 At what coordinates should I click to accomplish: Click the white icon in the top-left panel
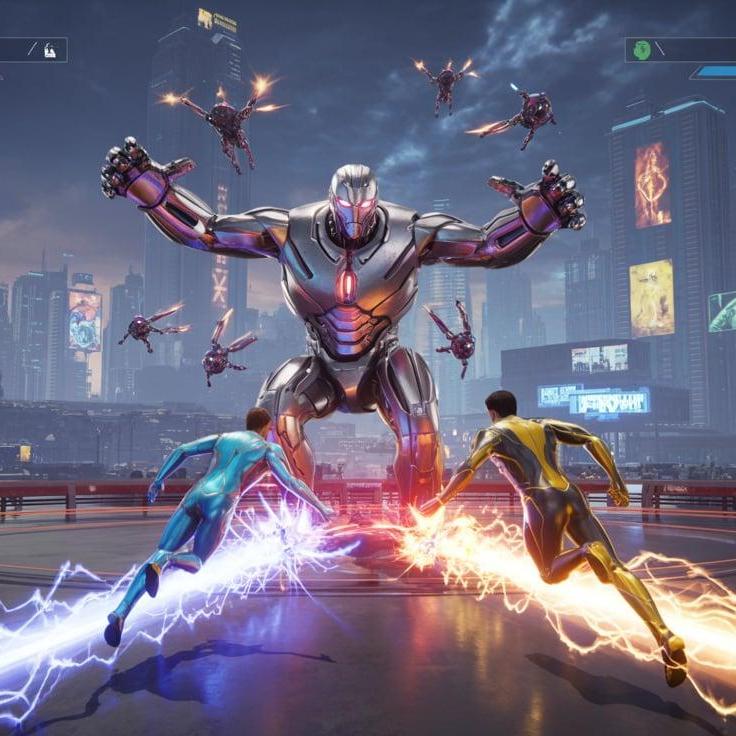[x=50, y=49]
